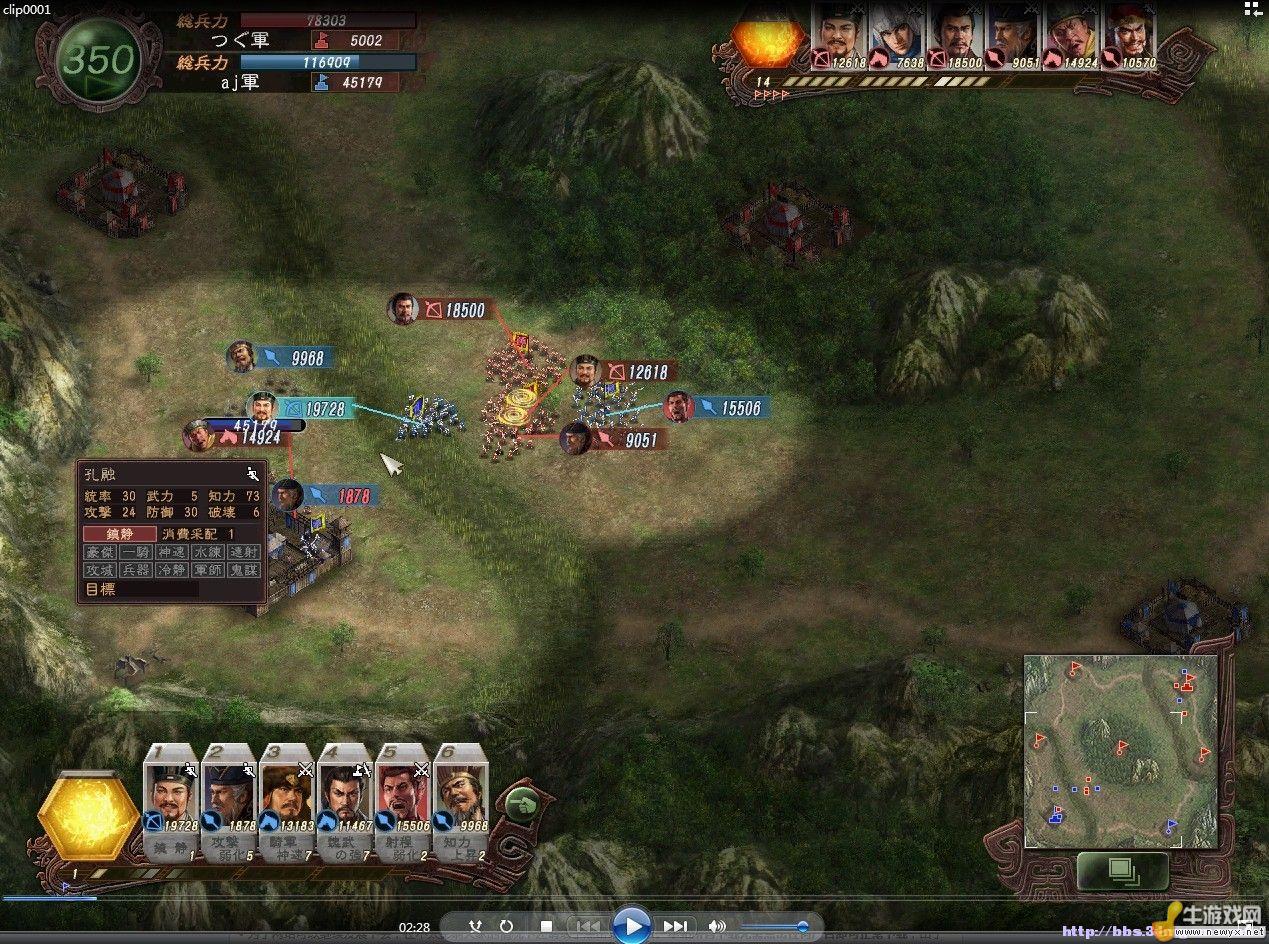The height and width of the screenshot is (944, 1269).
Task: Select the allied 15506 unit label
Action: [729, 407]
